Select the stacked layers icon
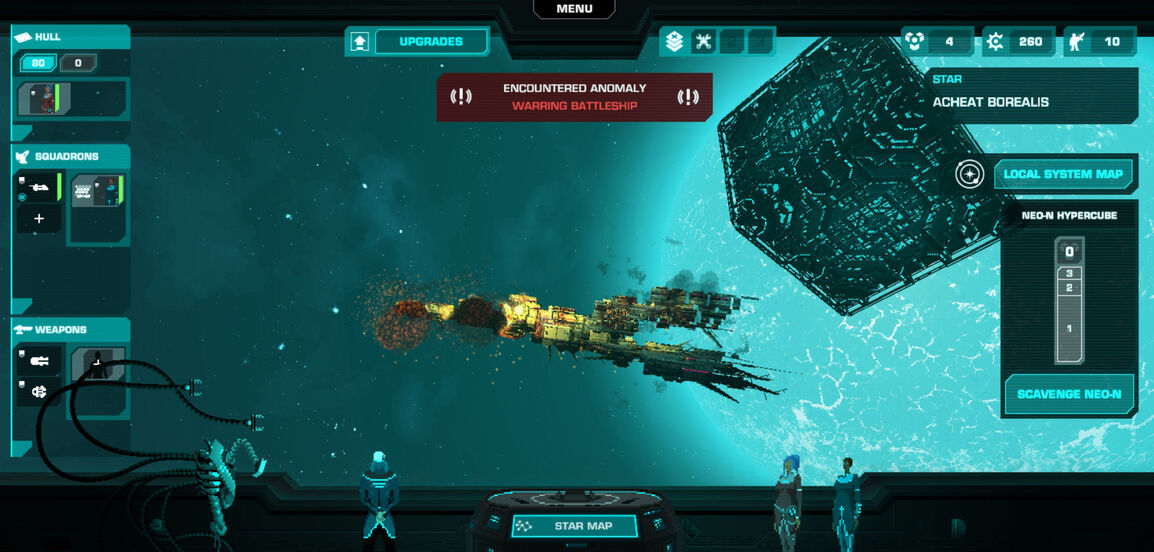Image resolution: width=1154 pixels, height=552 pixels. coord(674,42)
